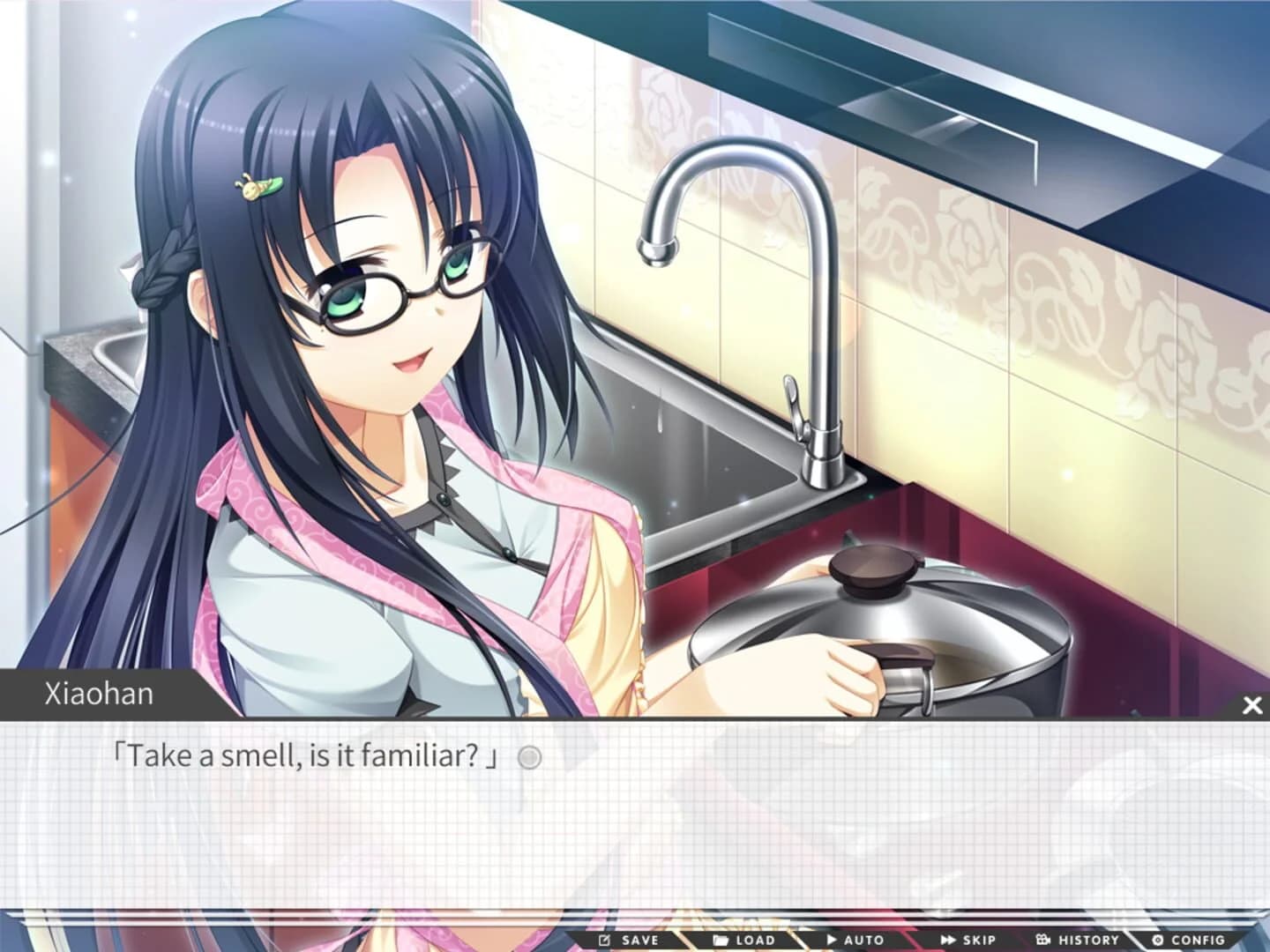
Task: Click the HISTORY viewer icon
Action: (x=1045, y=940)
